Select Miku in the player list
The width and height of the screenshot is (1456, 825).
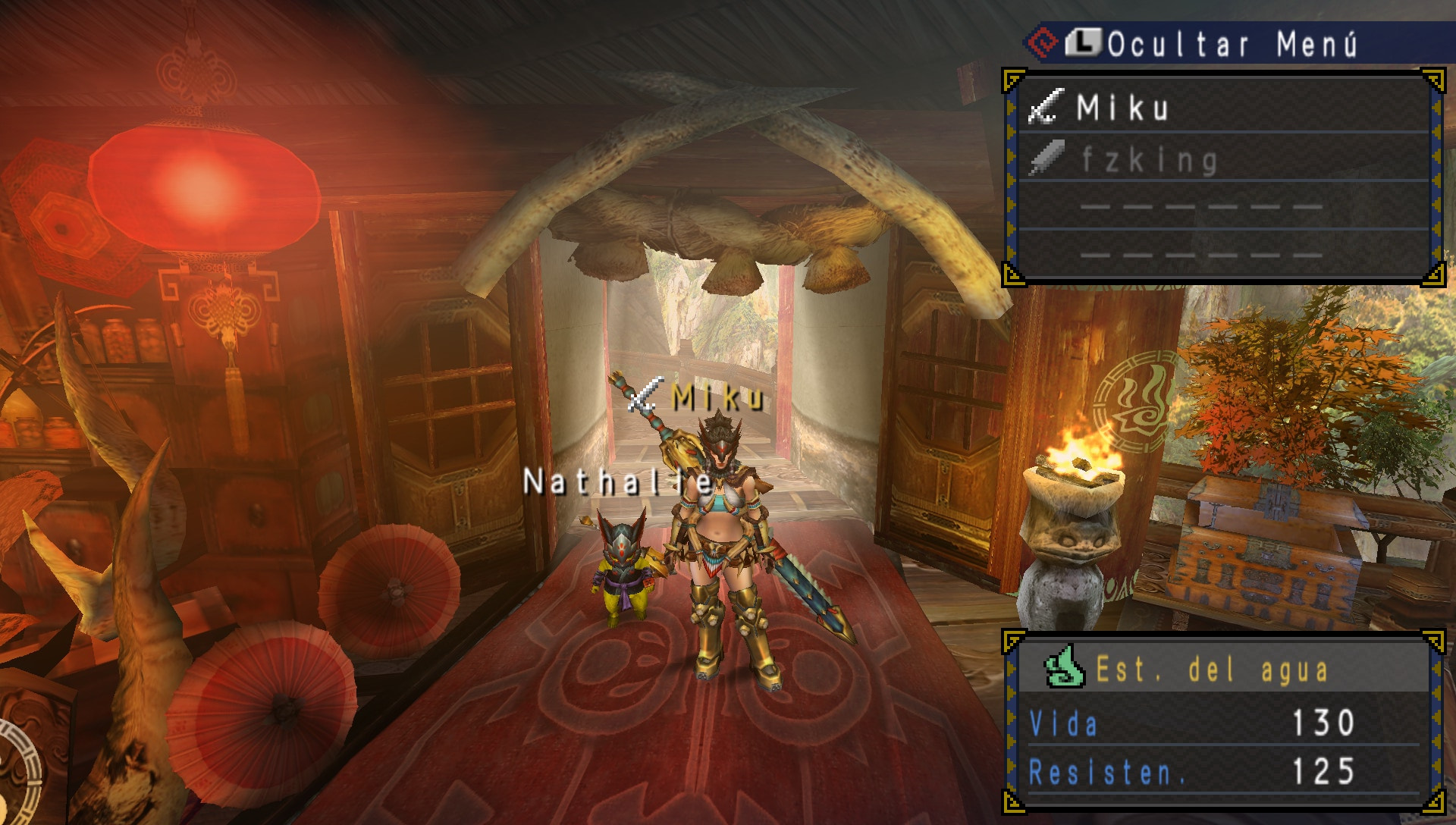point(1122,108)
